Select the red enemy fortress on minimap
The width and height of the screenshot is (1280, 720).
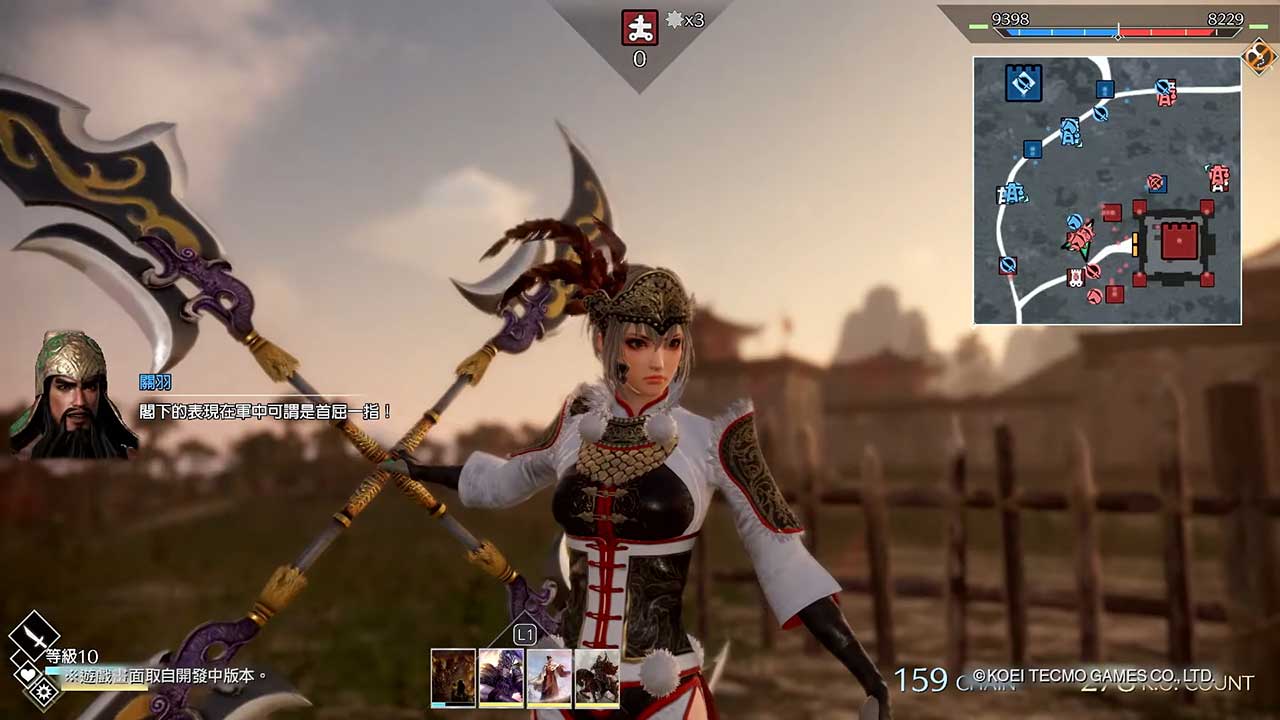1179,244
